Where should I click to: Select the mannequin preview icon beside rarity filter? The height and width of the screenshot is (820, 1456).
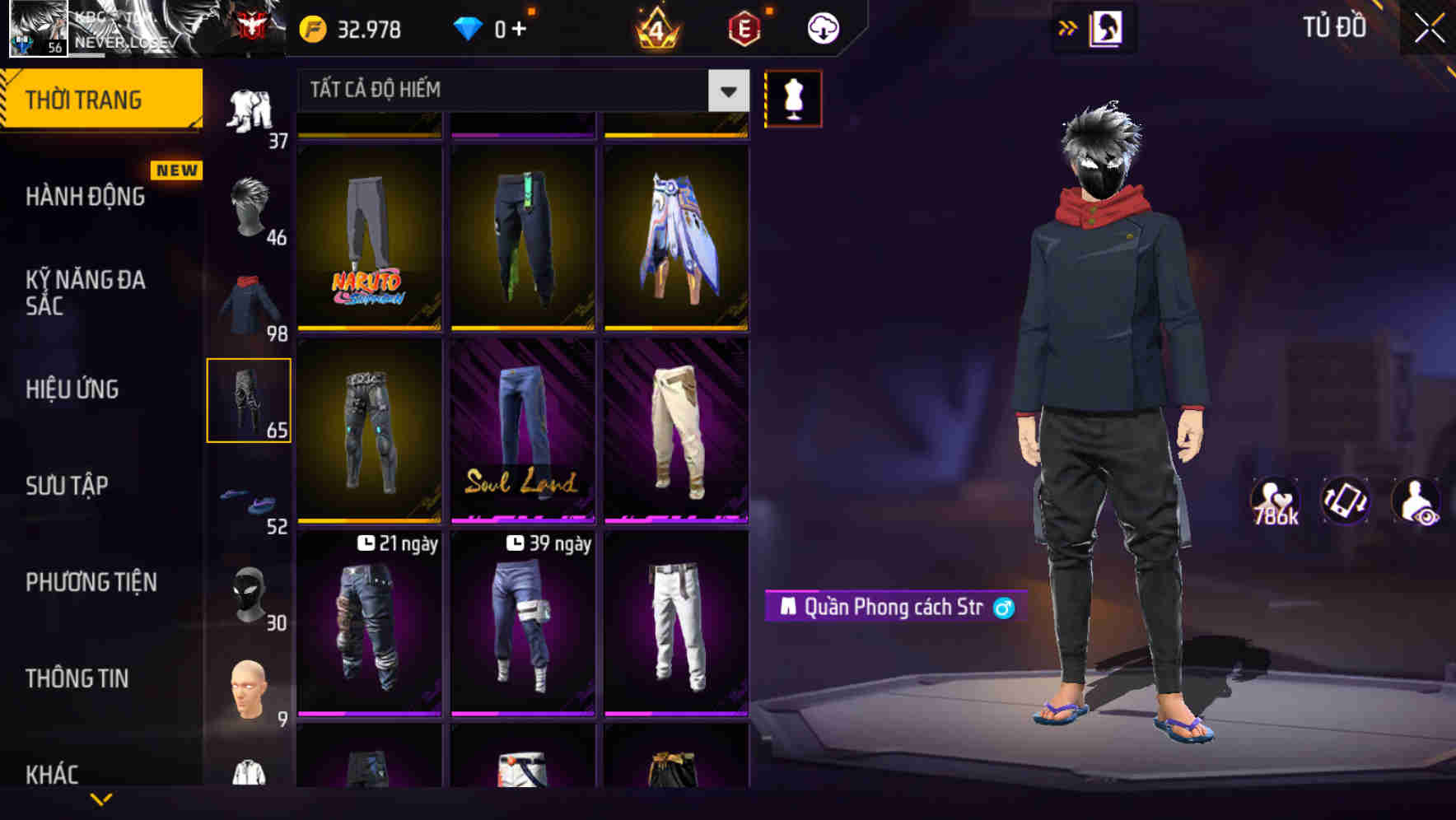pyautogui.click(x=793, y=98)
